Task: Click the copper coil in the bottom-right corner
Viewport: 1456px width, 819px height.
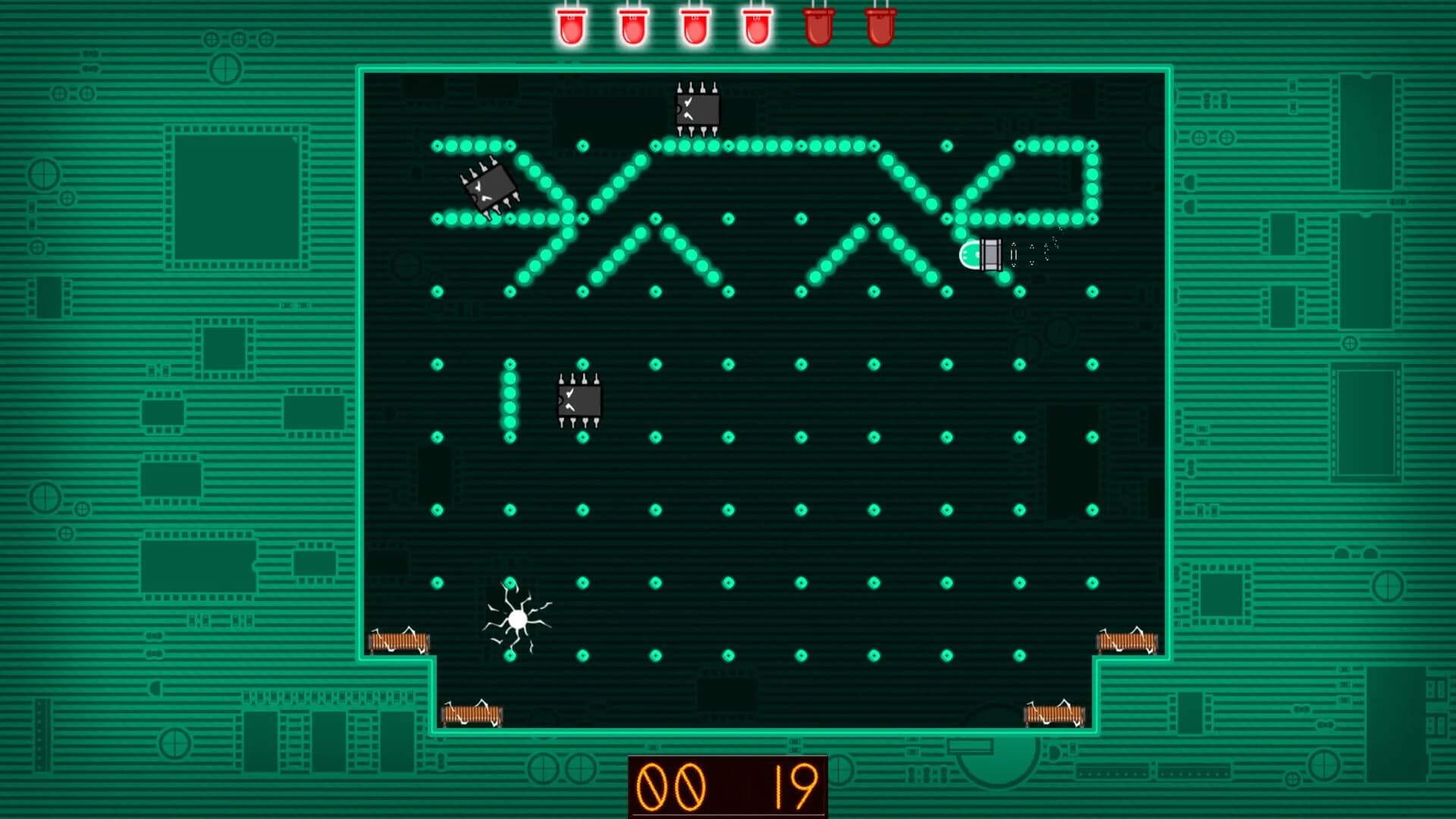Action: click(1126, 642)
